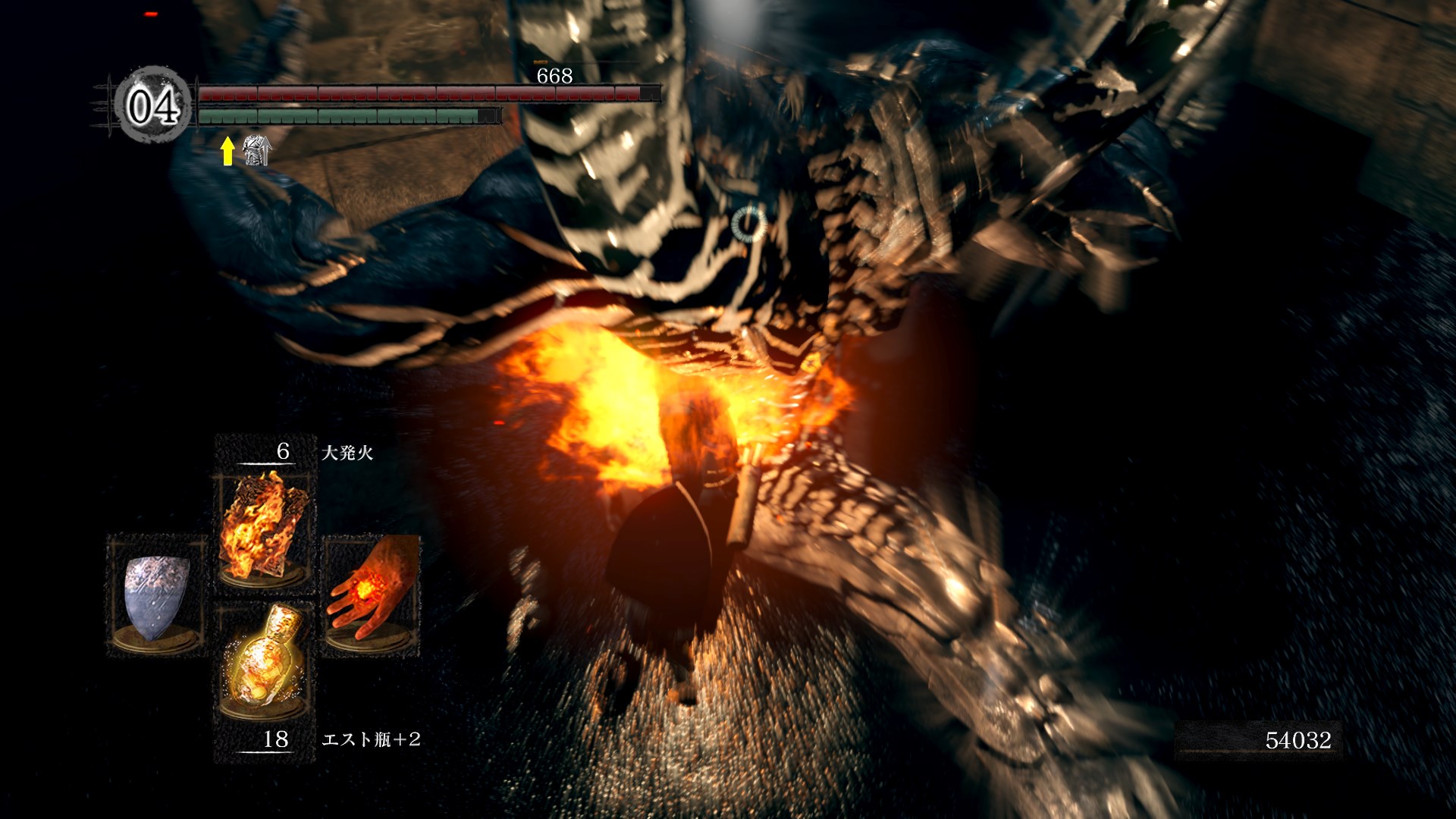The image size is (1456, 819).
Task: Select the pyromancy flame hand slot
Action: coord(371,593)
